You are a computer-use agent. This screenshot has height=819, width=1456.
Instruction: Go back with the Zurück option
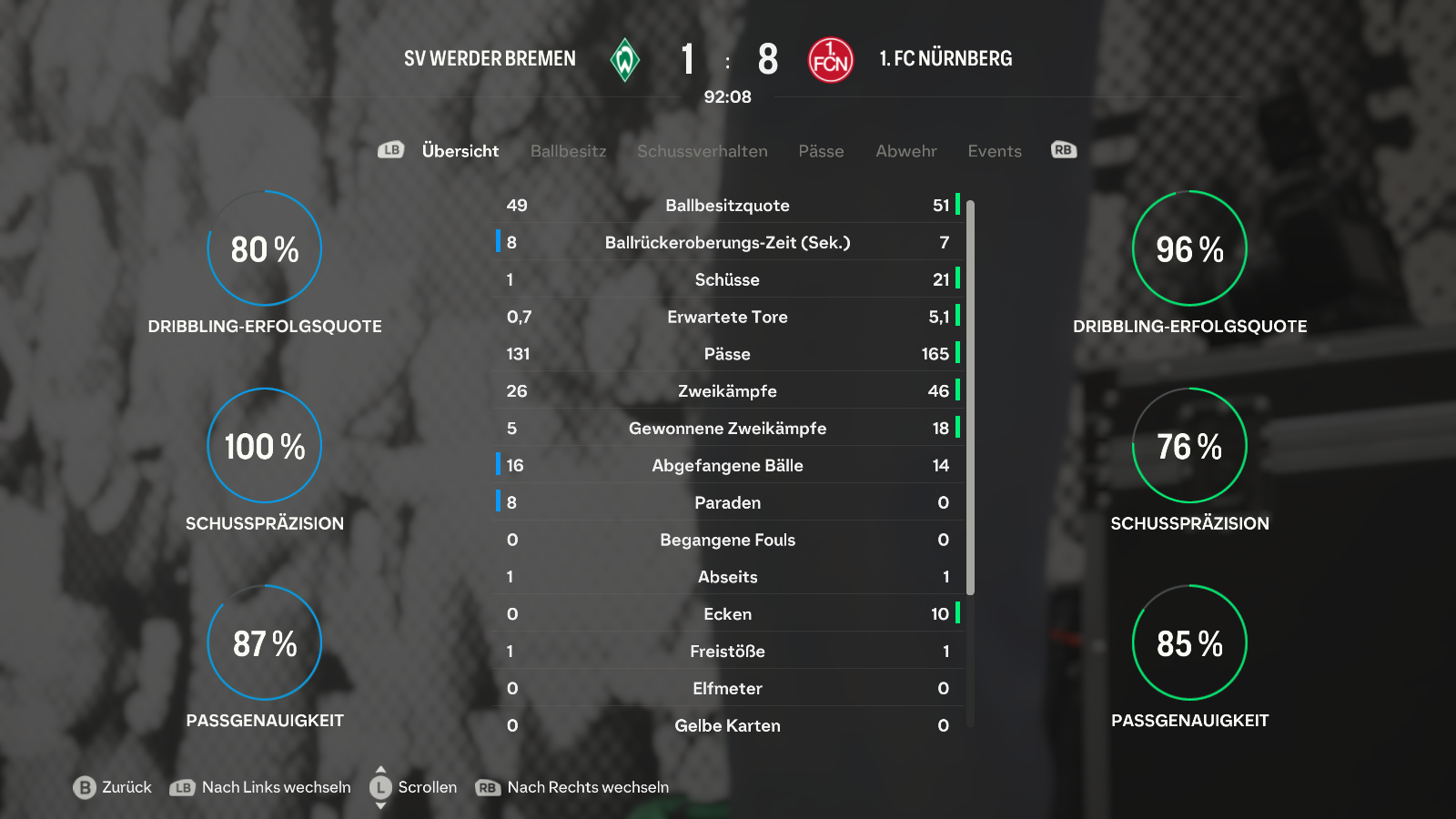pyautogui.click(x=113, y=787)
